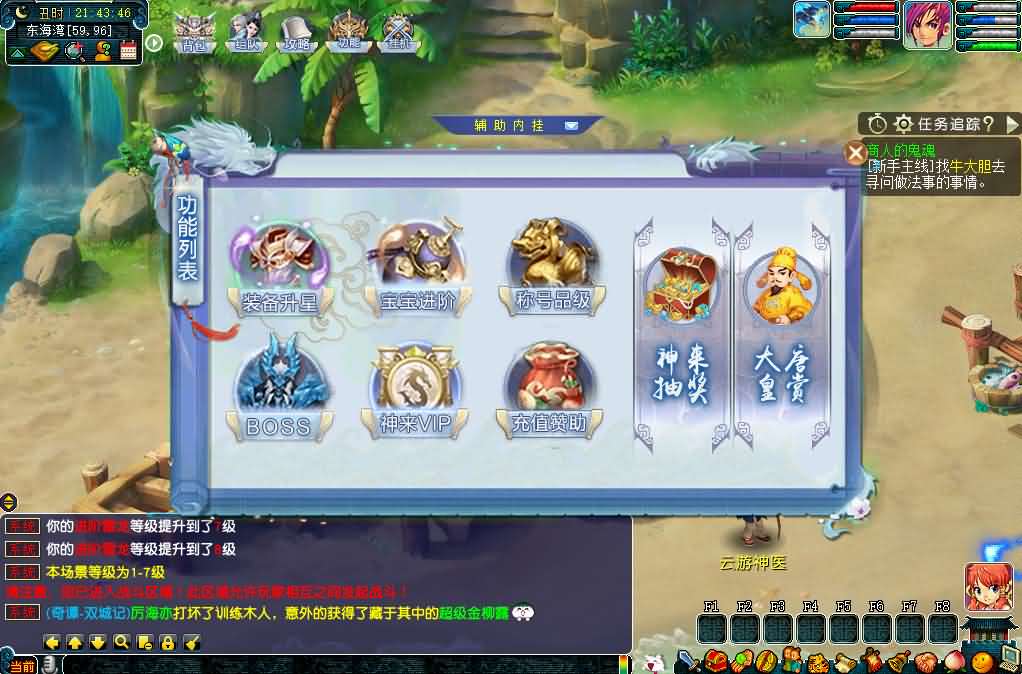Open the 背包 bag from top toolbar
Screen dimensions: 1022x674
193,33
